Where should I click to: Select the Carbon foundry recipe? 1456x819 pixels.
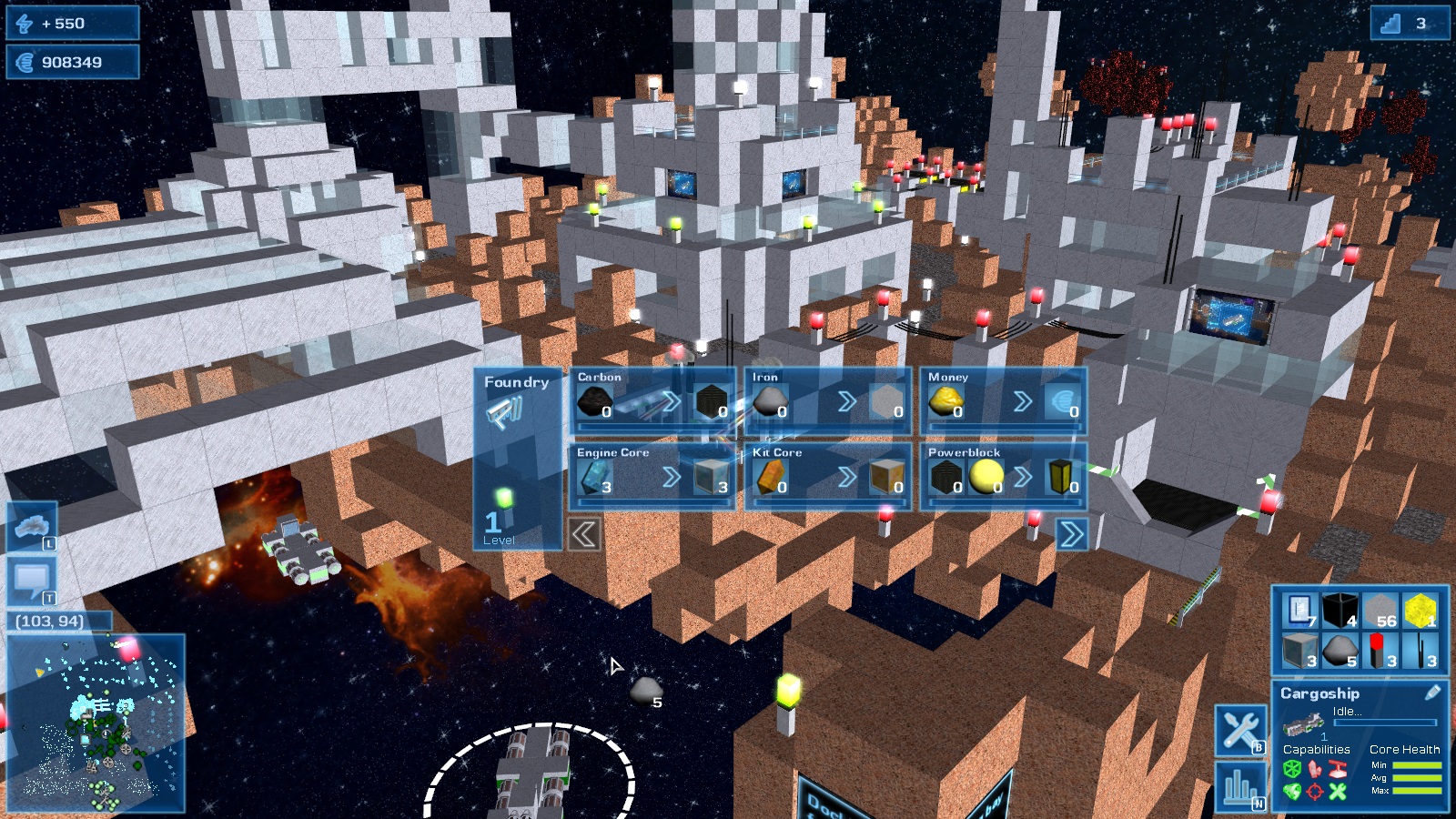coord(652,399)
